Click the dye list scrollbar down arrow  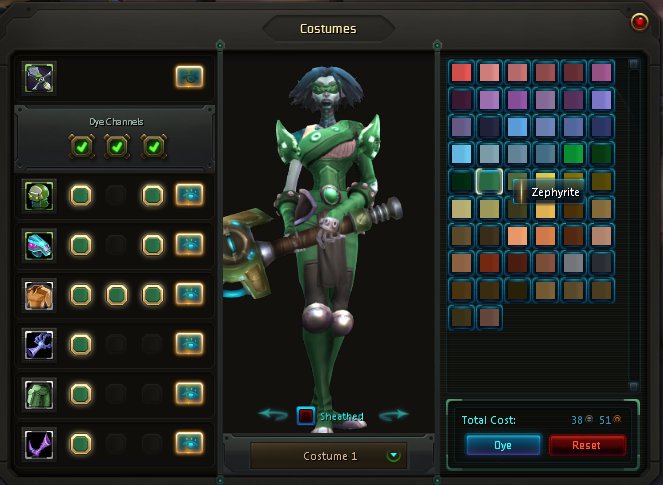click(x=633, y=386)
